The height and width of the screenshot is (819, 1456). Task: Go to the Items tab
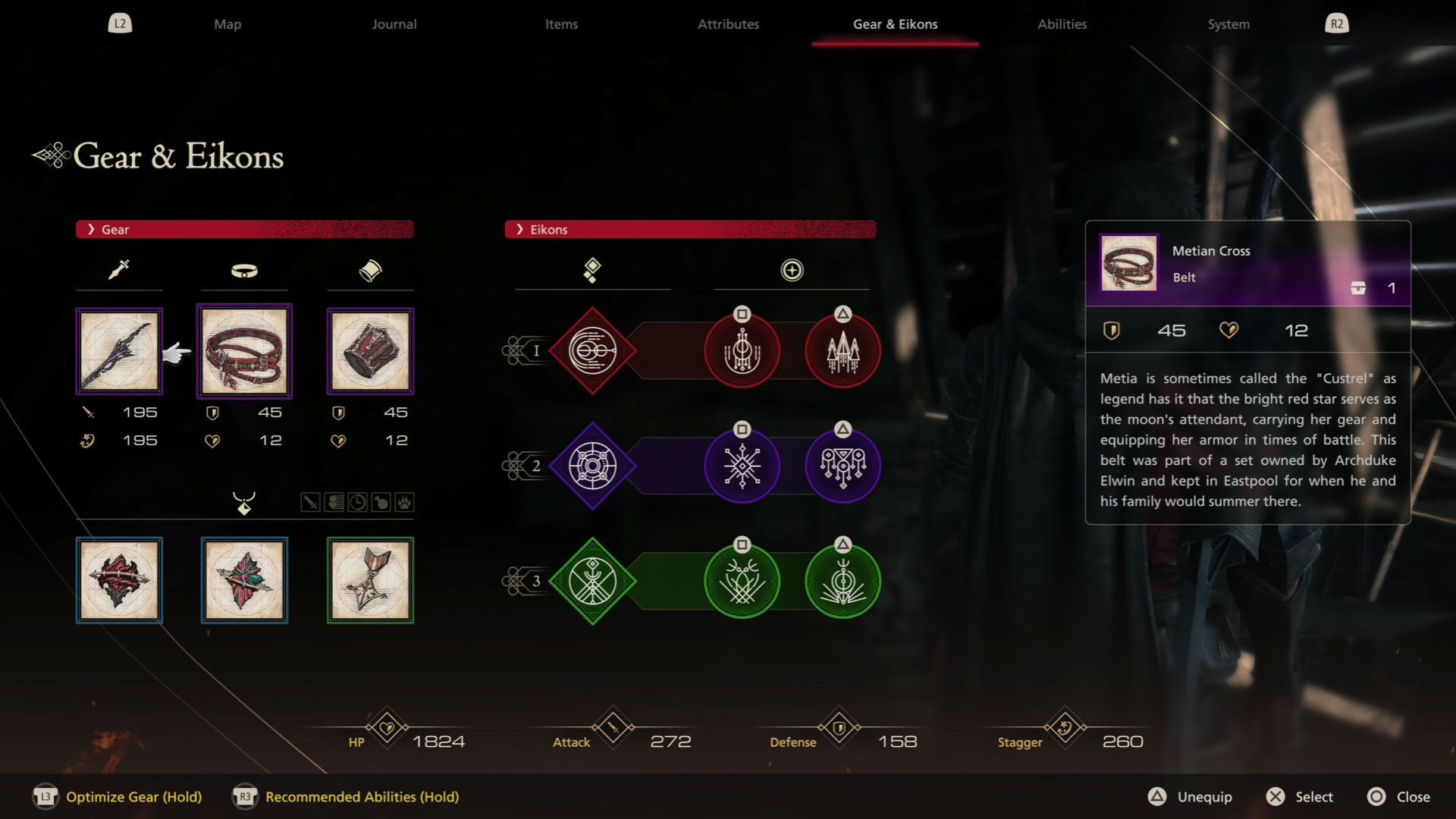(561, 24)
